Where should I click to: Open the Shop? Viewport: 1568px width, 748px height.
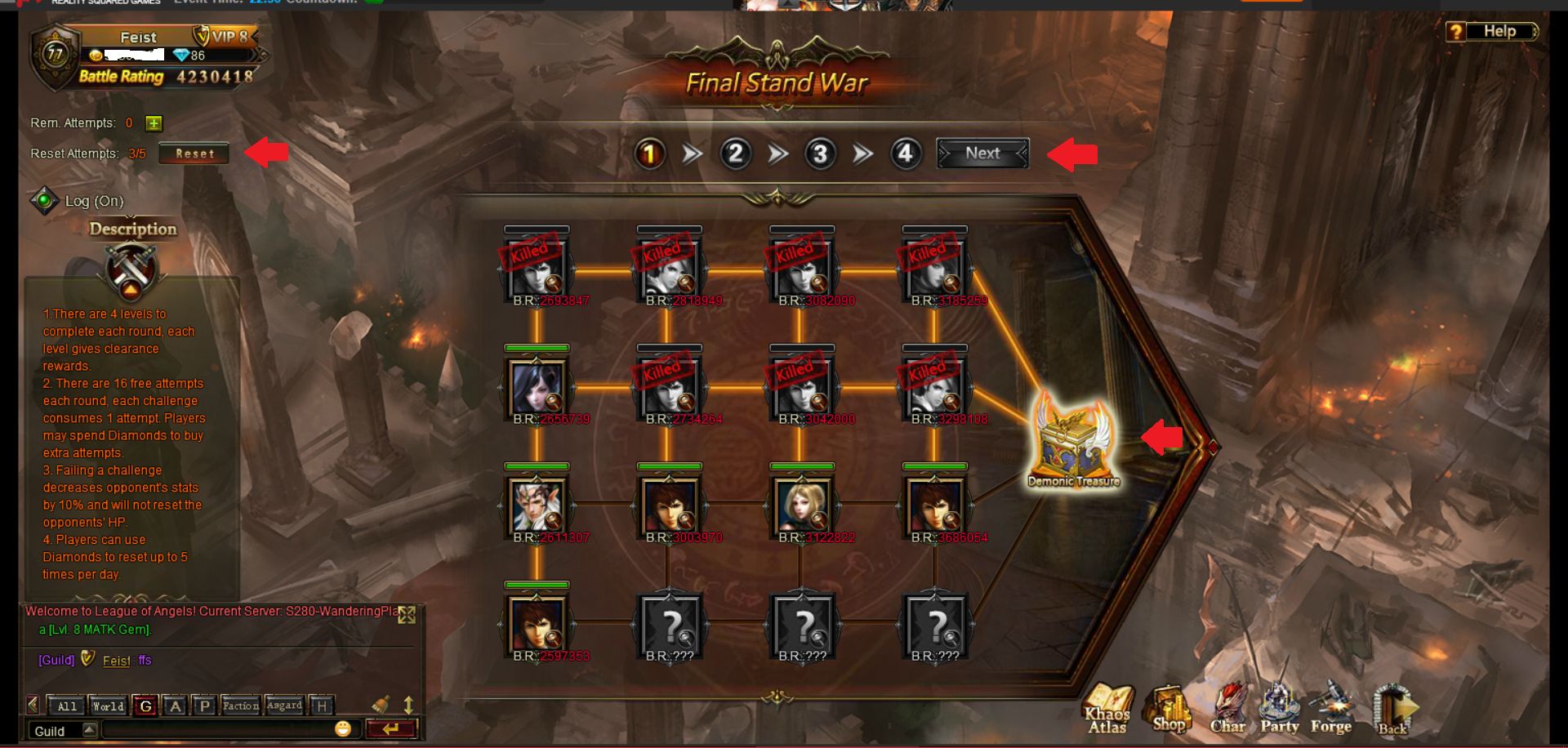[1169, 707]
